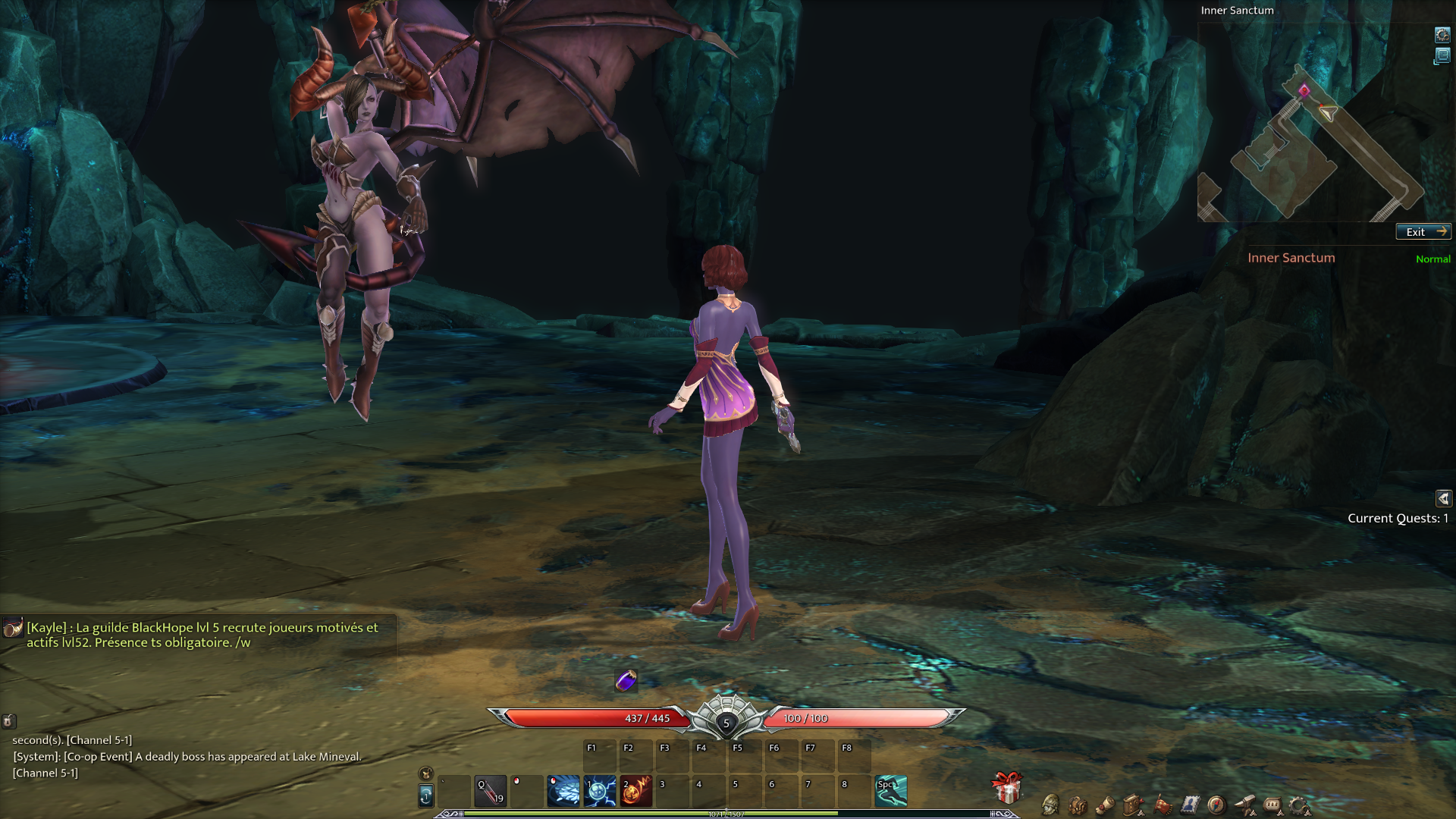Image resolution: width=1456 pixels, height=819 pixels.
Task: Open the anvil crafting menu
Action: pyautogui.click(x=1244, y=805)
